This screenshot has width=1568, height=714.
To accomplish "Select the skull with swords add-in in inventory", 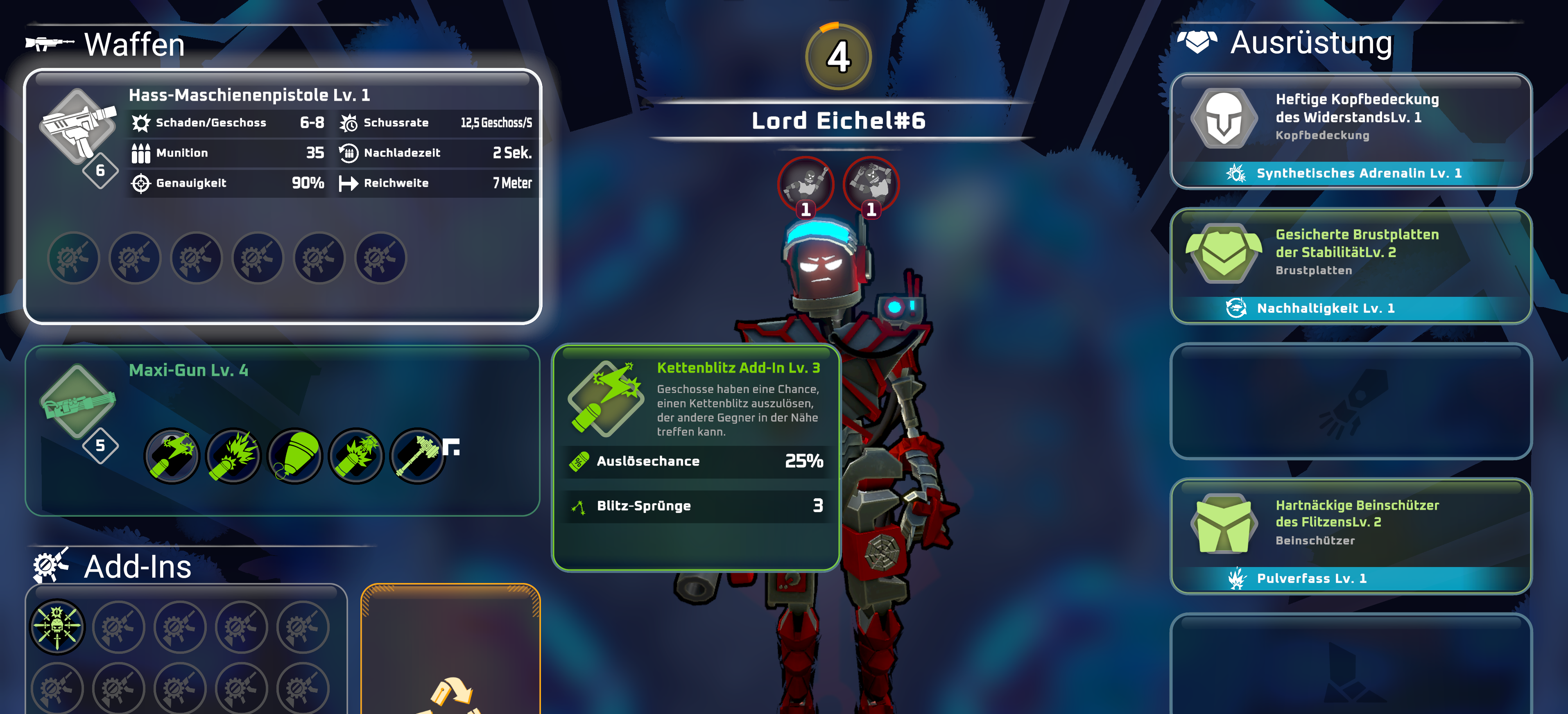I will click(x=57, y=626).
